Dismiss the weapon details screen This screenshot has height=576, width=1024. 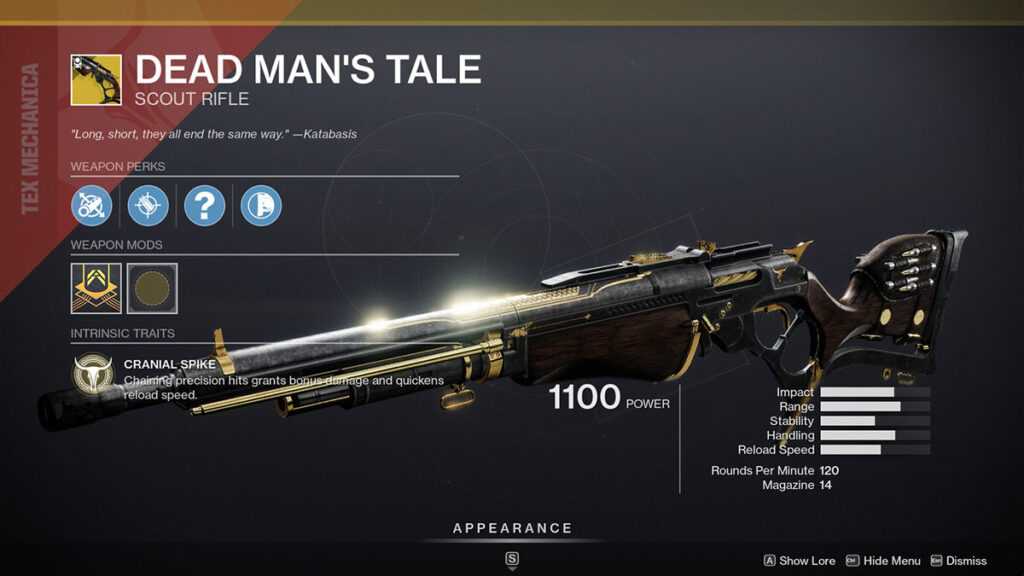pos(959,561)
